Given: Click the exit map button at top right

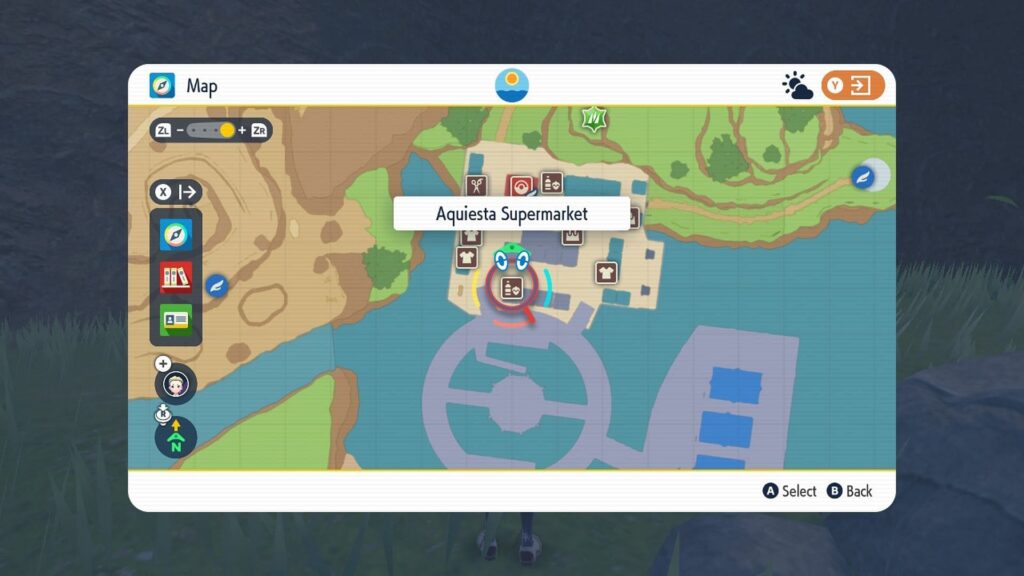Looking at the screenshot, I should [x=853, y=86].
